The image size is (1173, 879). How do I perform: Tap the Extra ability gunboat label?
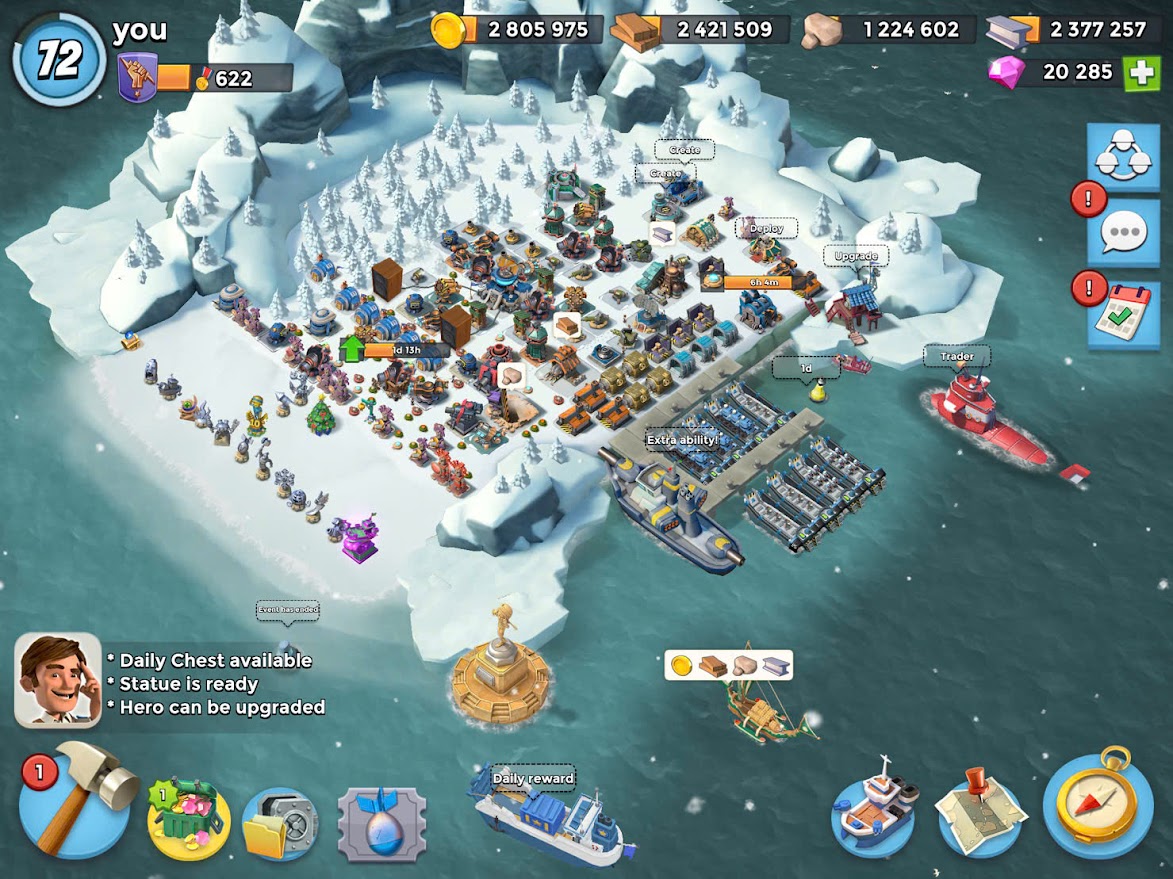pos(682,439)
